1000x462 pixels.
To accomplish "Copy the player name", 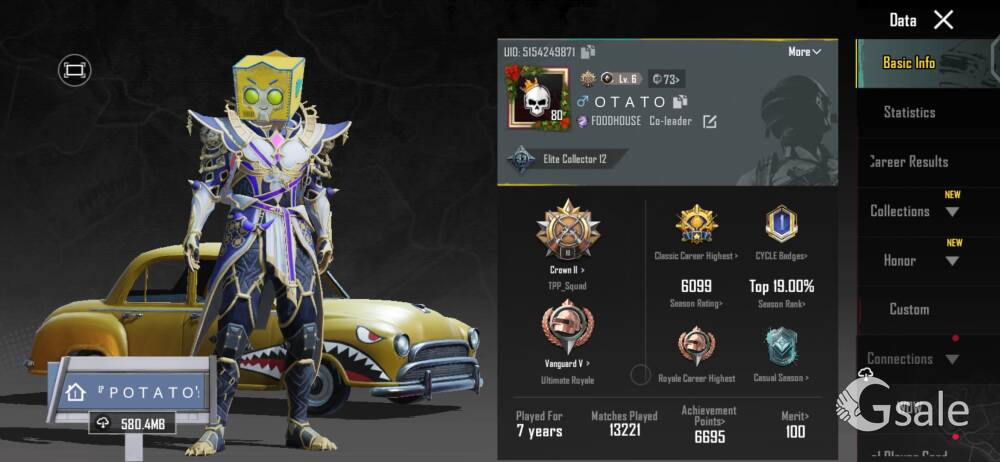I will [x=680, y=102].
